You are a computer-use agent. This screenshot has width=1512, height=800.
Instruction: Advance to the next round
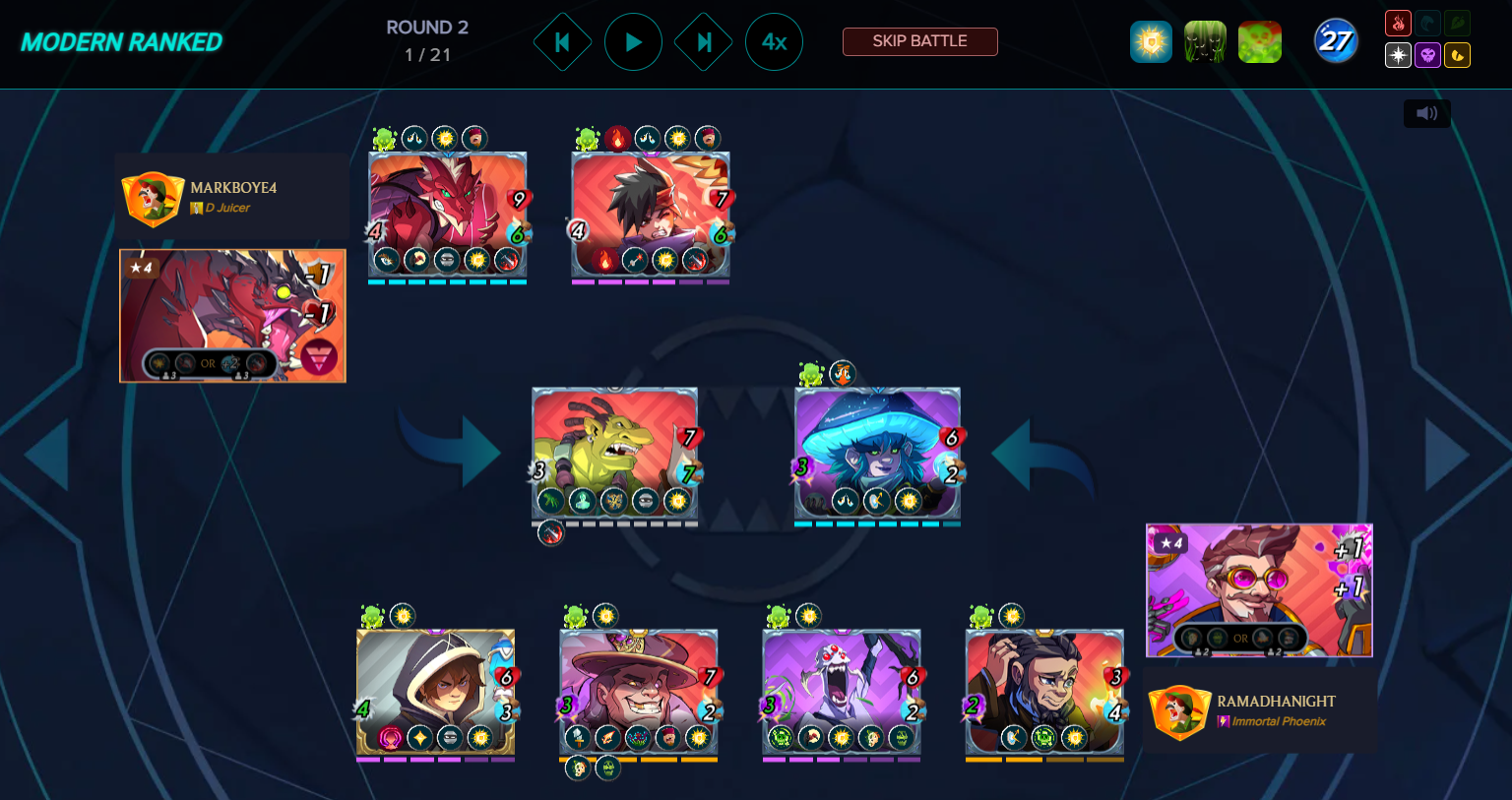pos(704,41)
